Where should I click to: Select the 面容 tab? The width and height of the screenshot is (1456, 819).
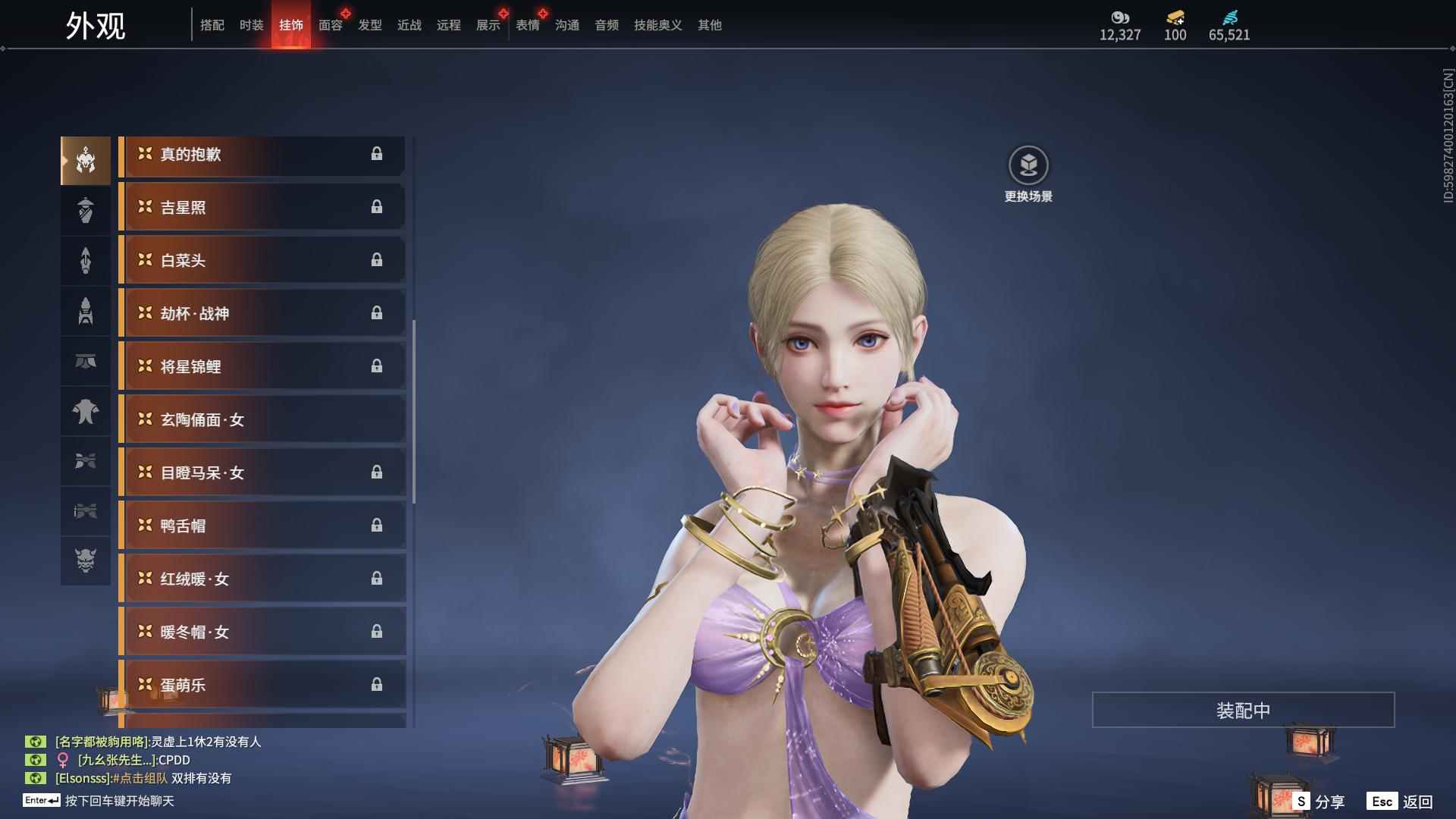[330, 25]
